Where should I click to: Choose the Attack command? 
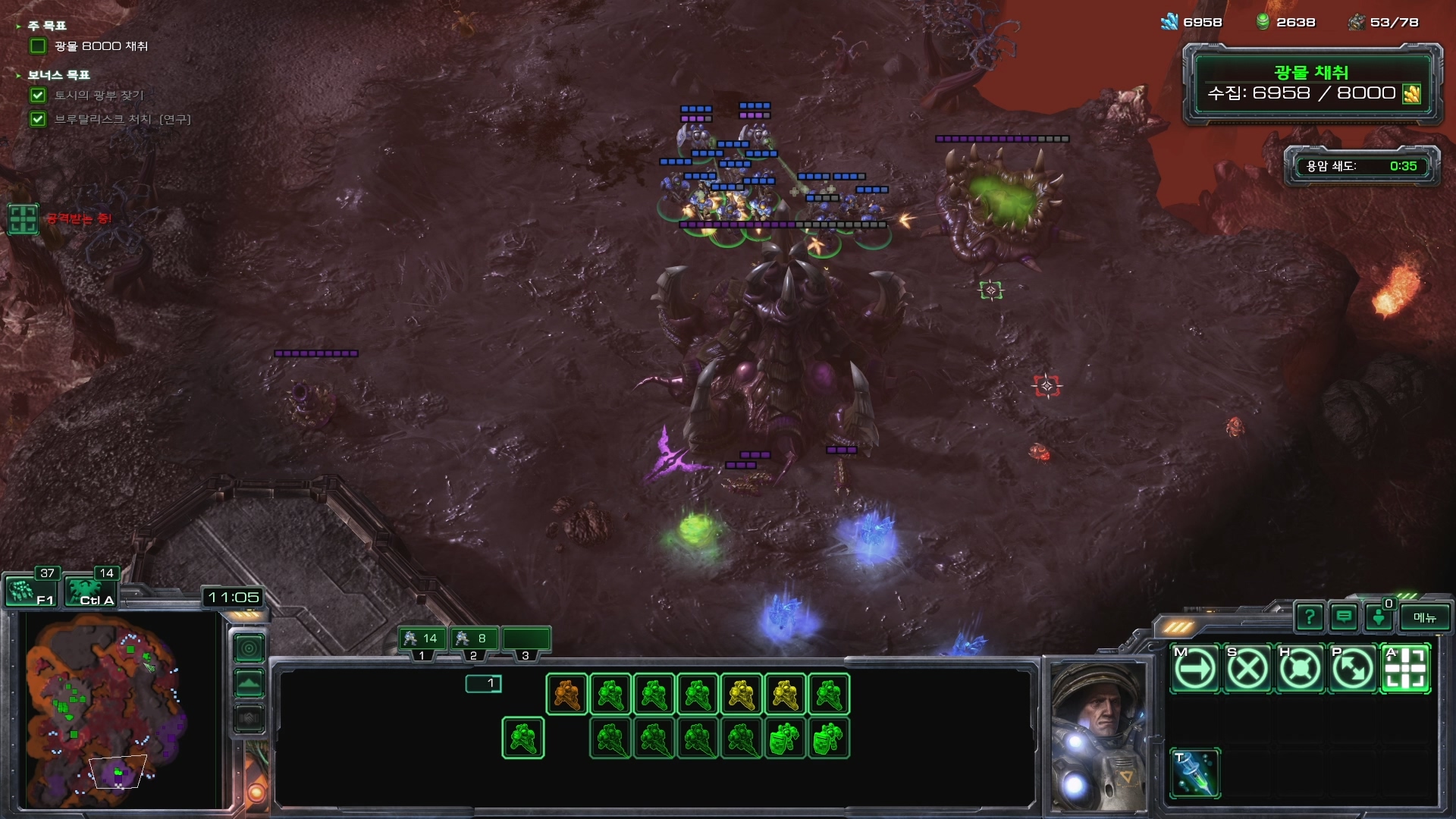pyautogui.click(x=1405, y=669)
